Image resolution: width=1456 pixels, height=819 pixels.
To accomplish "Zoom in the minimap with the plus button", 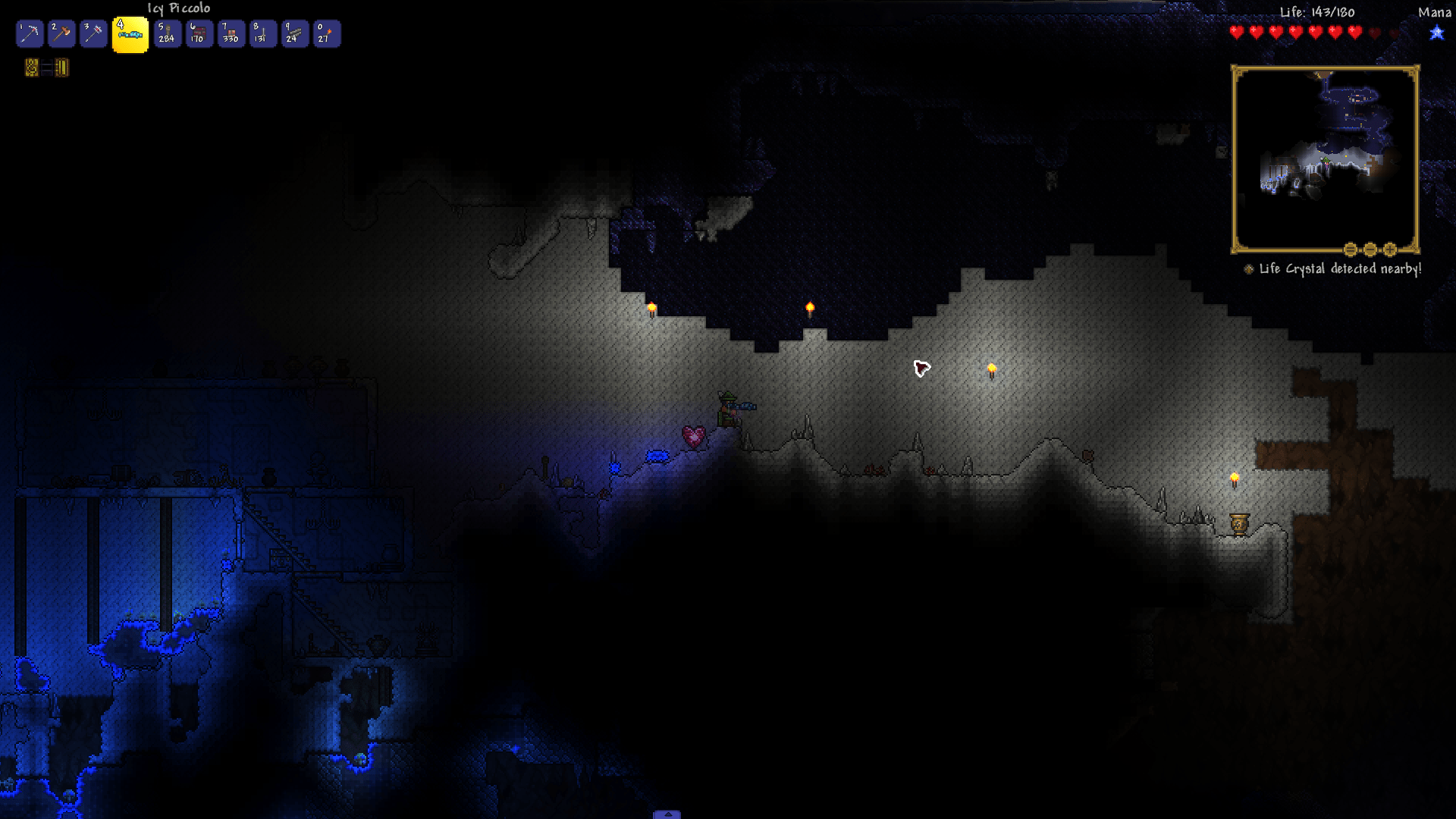I will point(1389,249).
